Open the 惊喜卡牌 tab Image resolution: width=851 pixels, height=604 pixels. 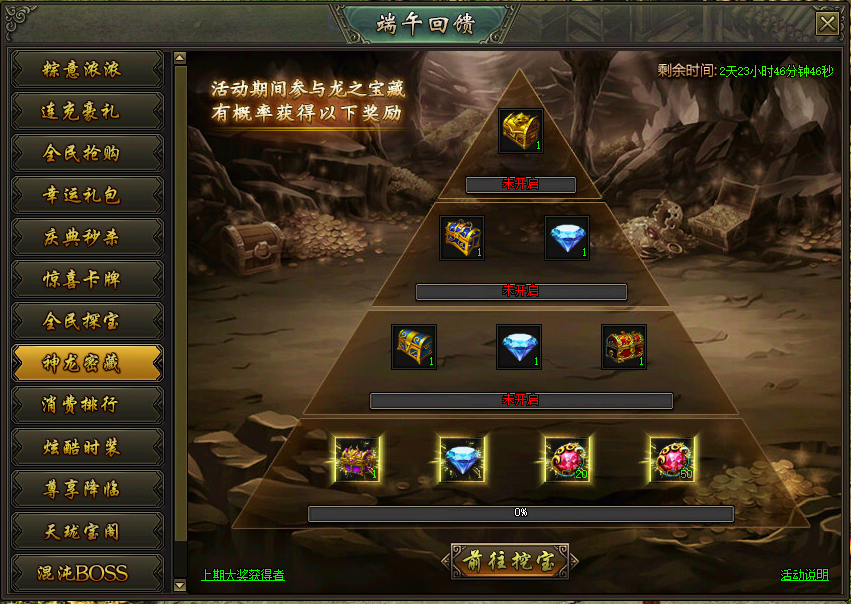pos(87,279)
